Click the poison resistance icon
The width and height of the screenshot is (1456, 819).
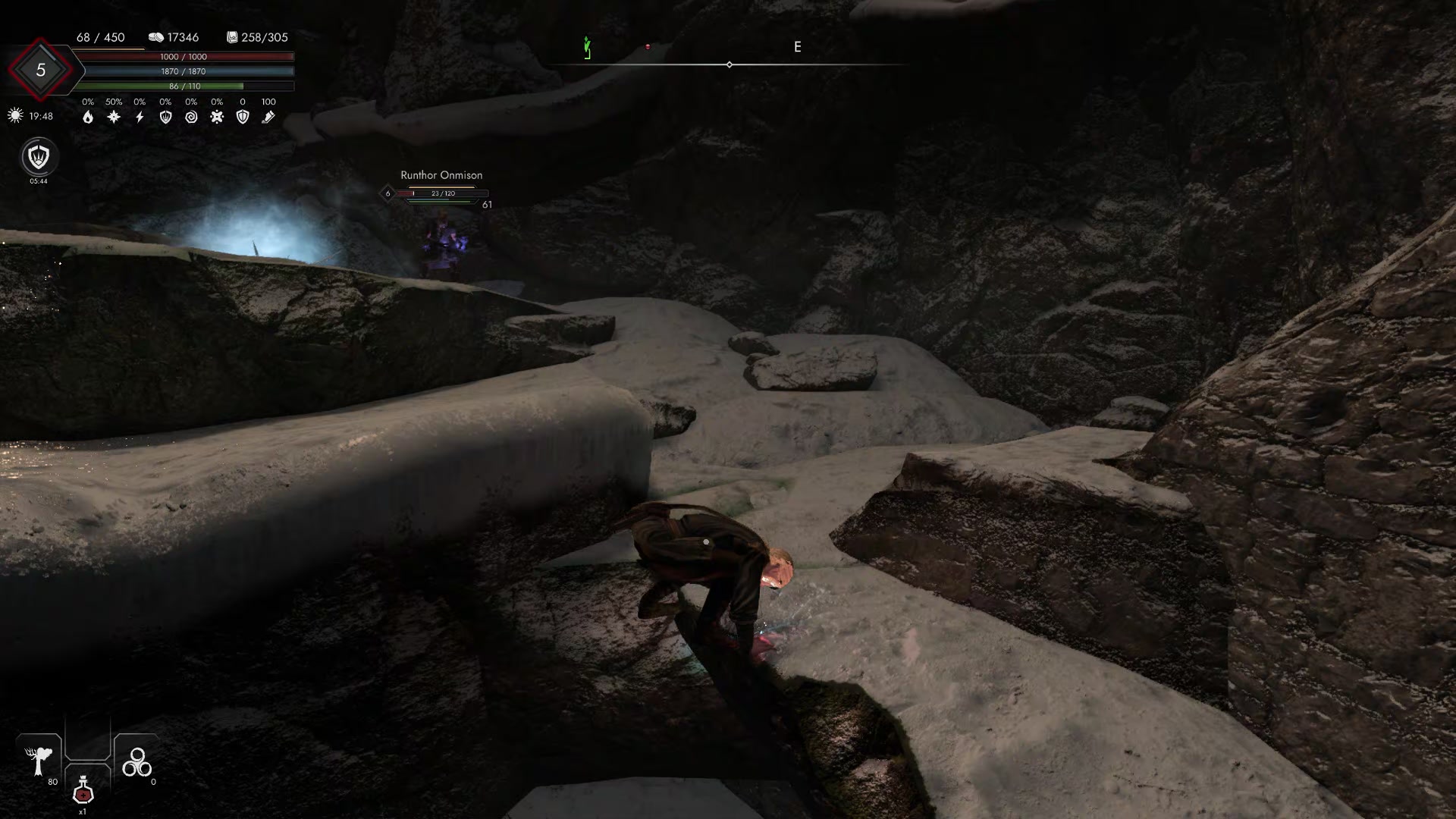tap(217, 116)
